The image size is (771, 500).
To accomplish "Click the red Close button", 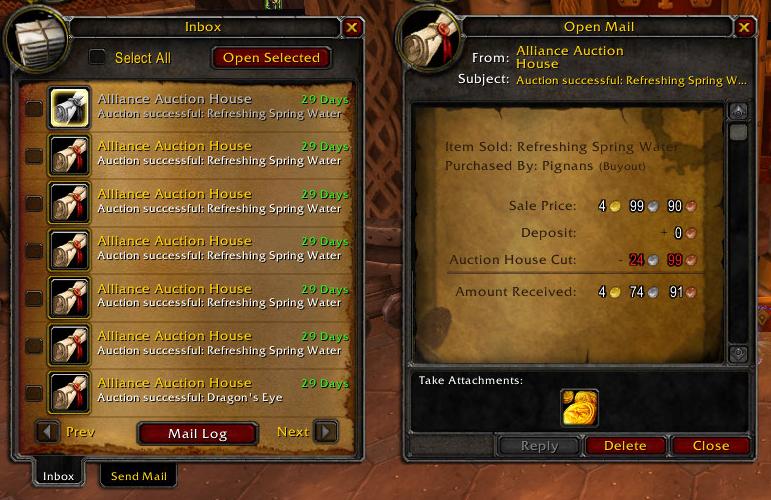I will pyautogui.click(x=710, y=446).
